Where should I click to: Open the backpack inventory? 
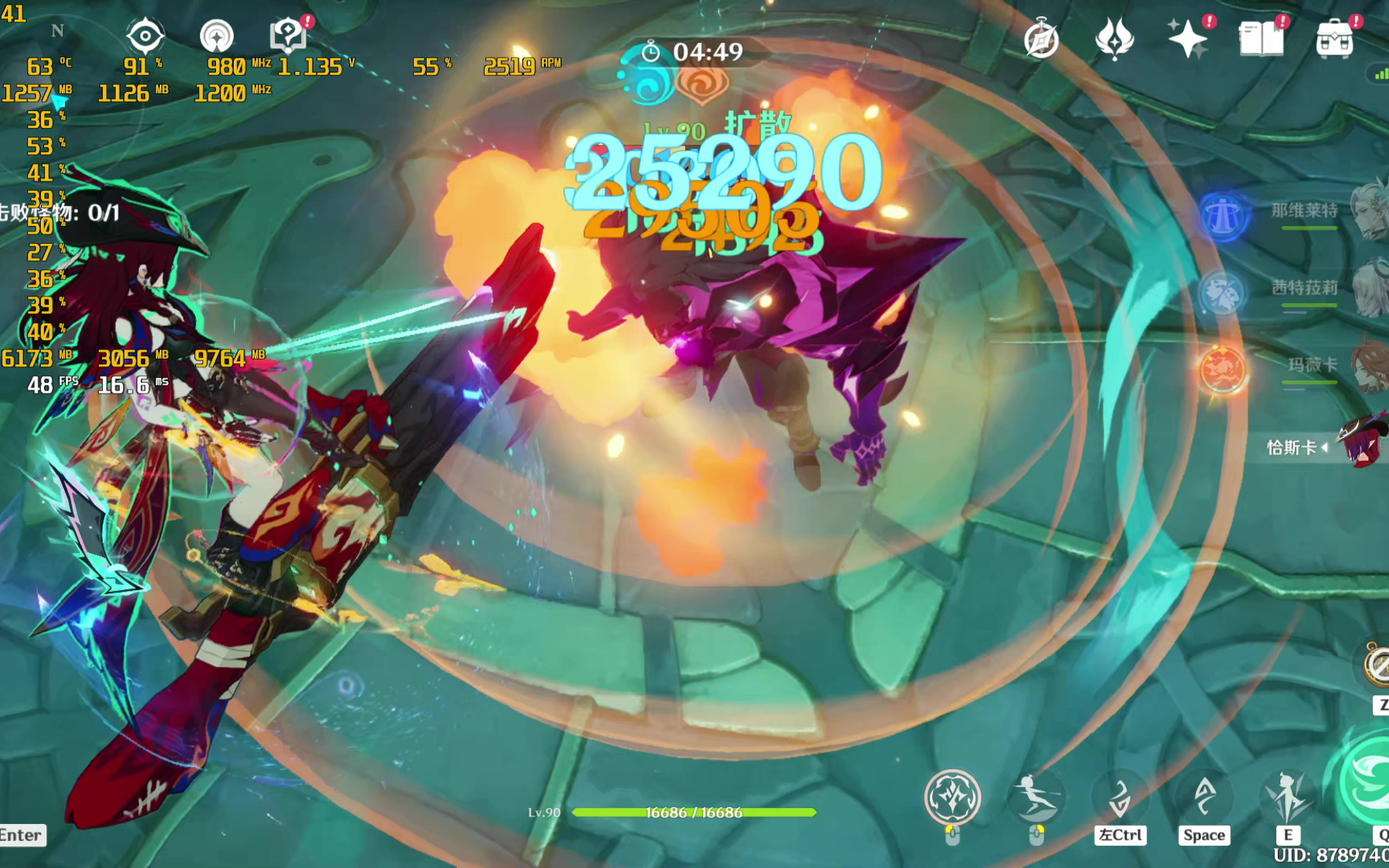[1334, 39]
